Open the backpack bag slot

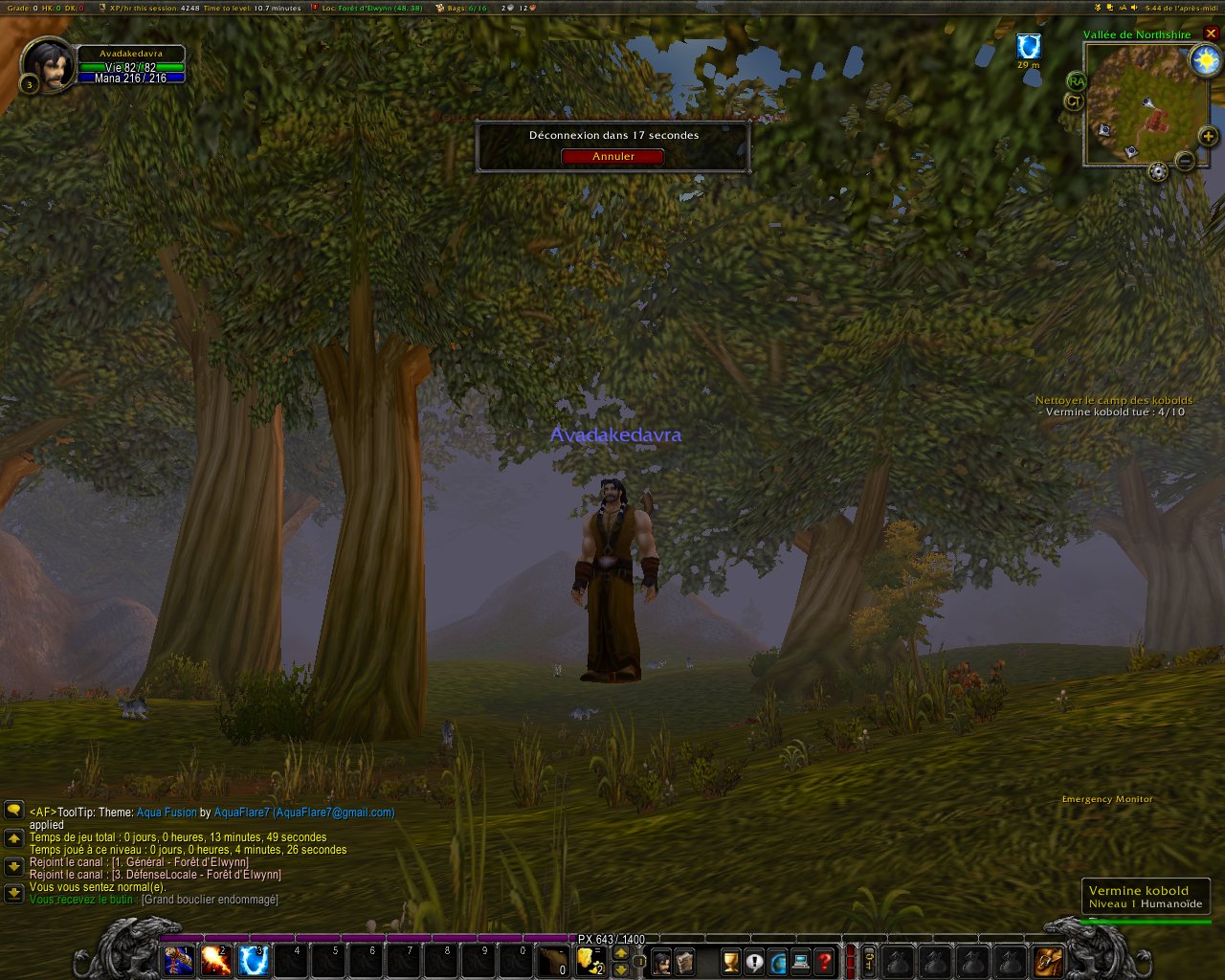pyautogui.click(x=1048, y=961)
